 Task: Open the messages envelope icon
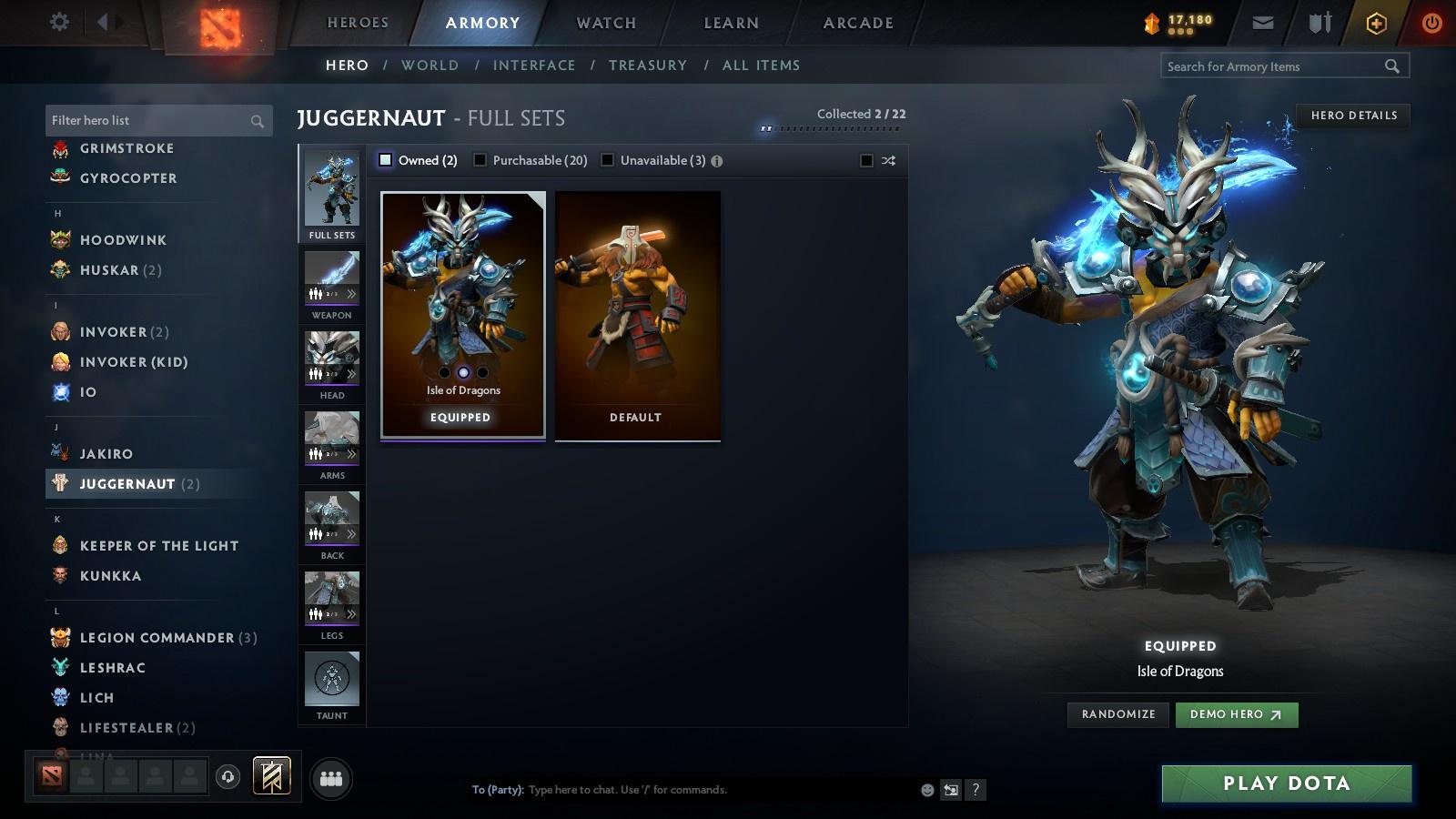click(1264, 22)
